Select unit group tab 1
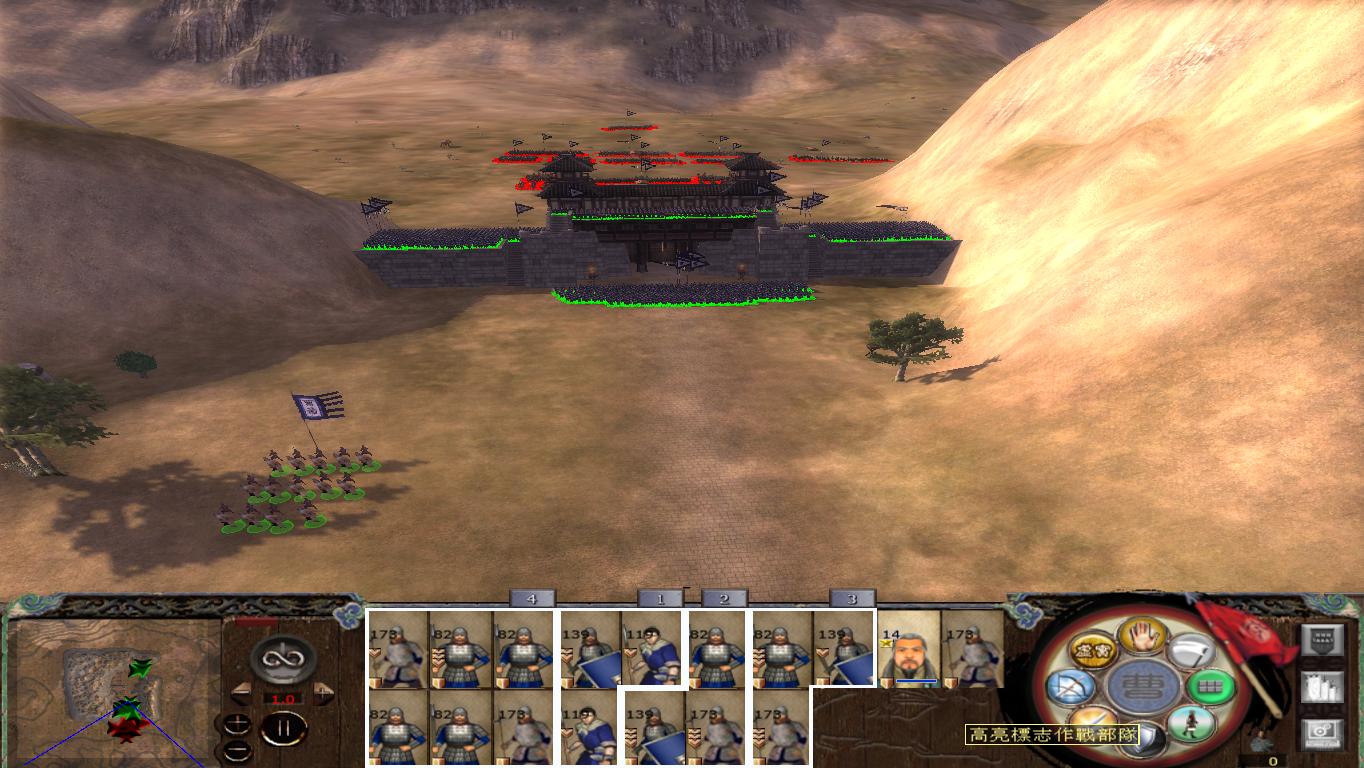Image resolution: width=1364 pixels, height=768 pixels. point(661,599)
